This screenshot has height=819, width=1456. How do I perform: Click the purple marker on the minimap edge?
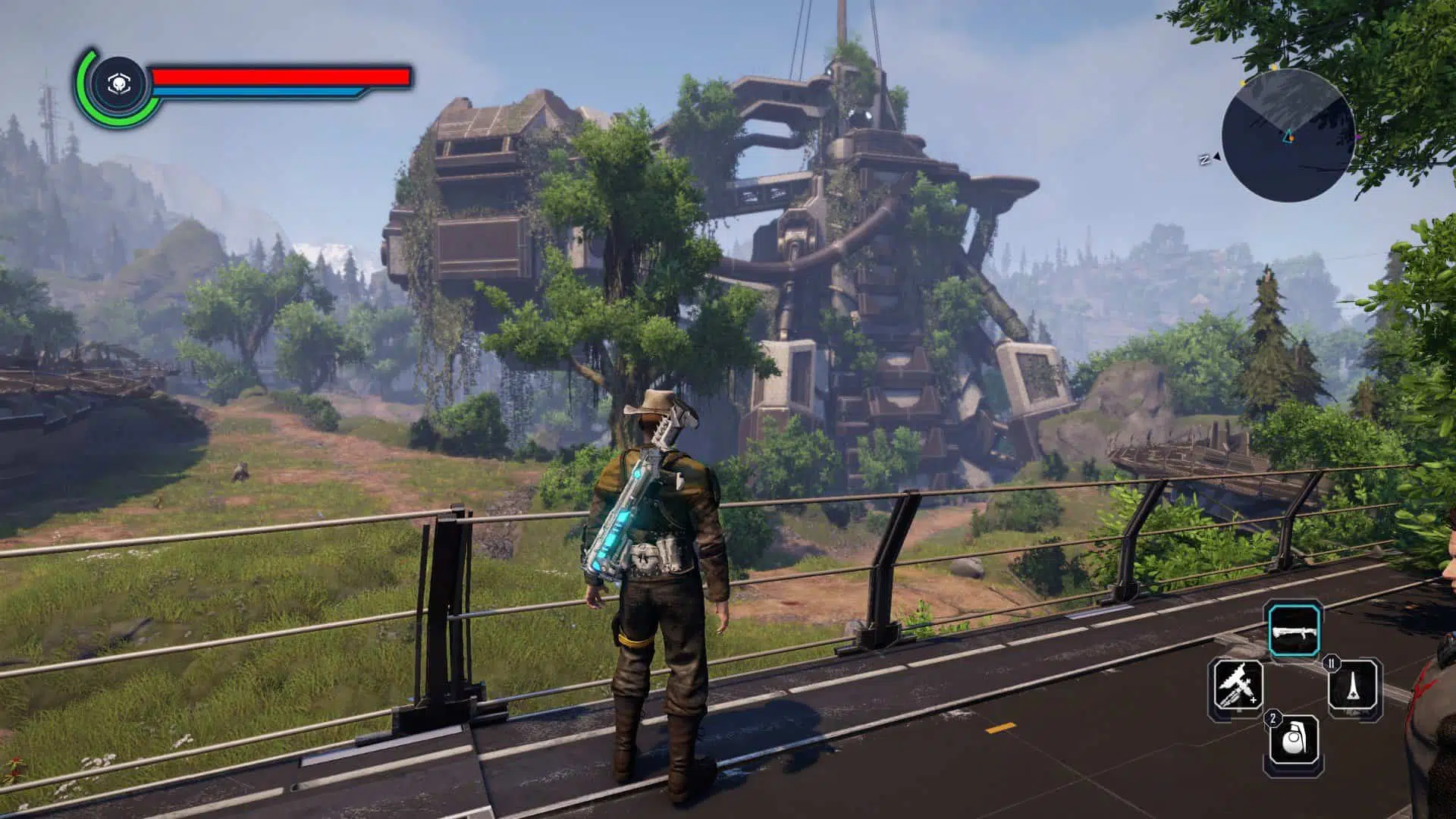point(1357,138)
